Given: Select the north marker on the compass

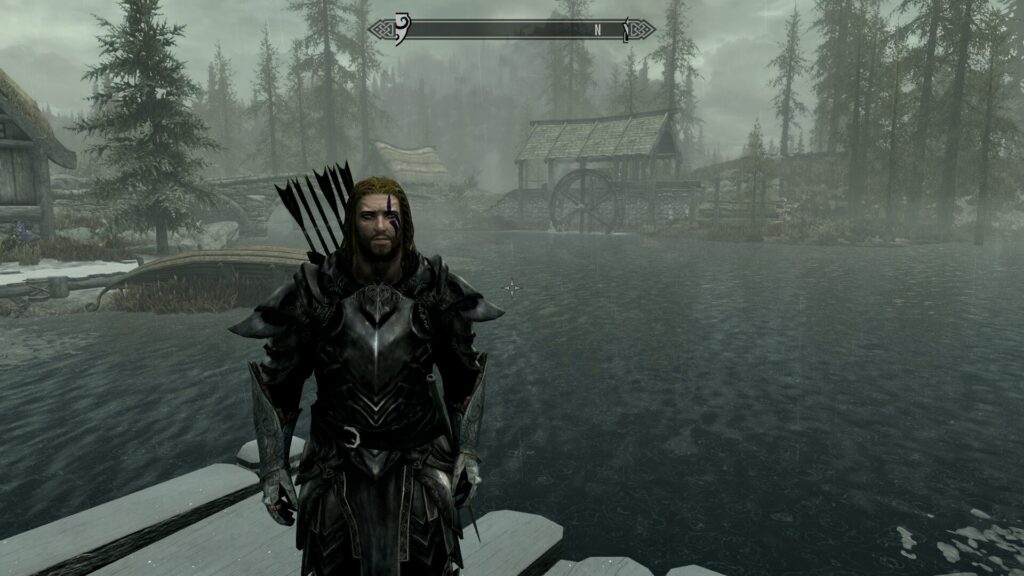Looking at the screenshot, I should (x=597, y=29).
